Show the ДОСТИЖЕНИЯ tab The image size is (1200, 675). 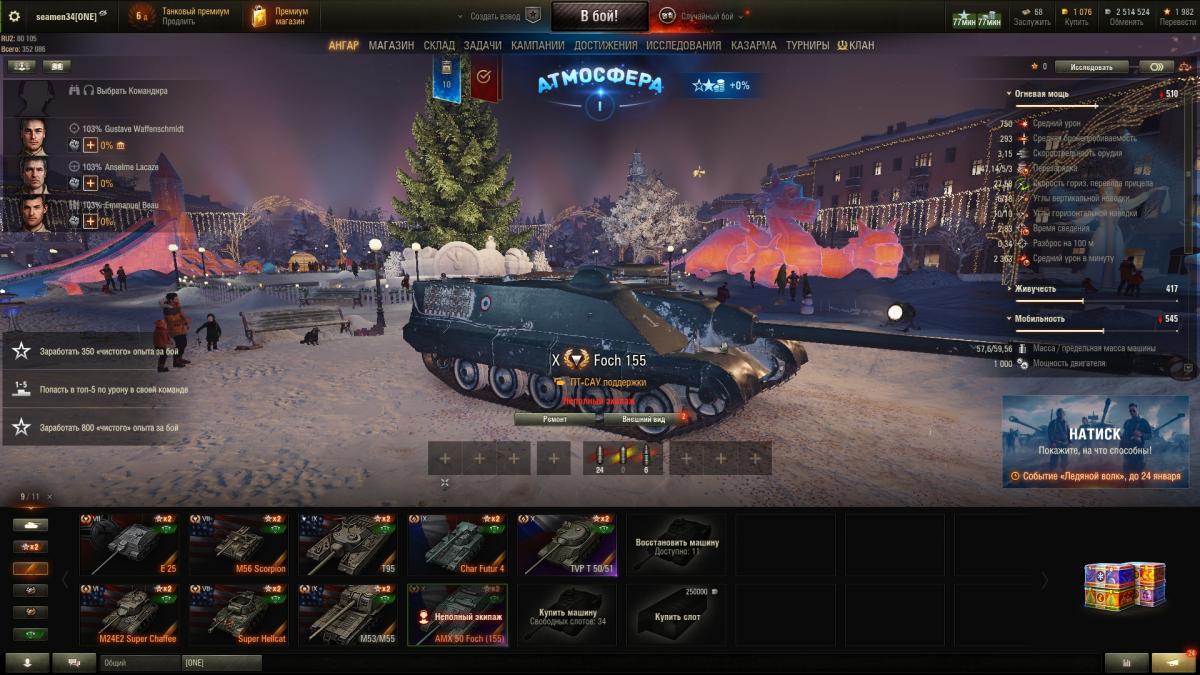click(605, 45)
